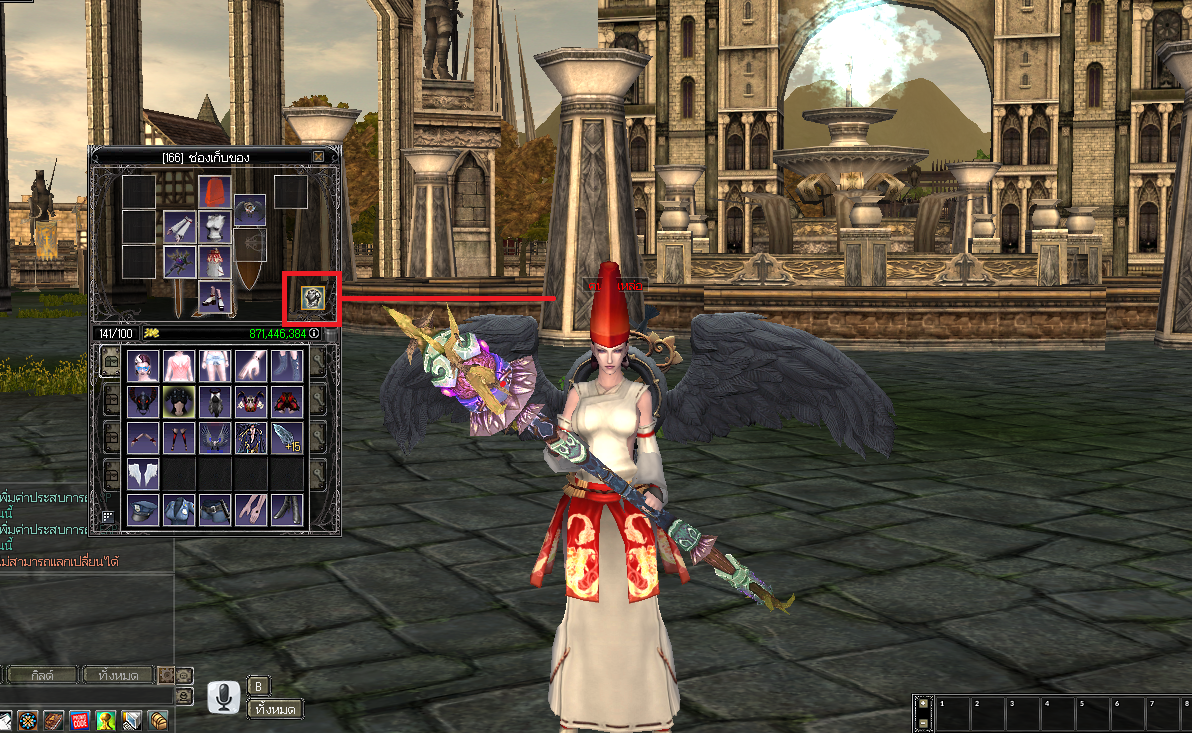
Task: Open chat settings gear icon
Action: pos(166,675)
